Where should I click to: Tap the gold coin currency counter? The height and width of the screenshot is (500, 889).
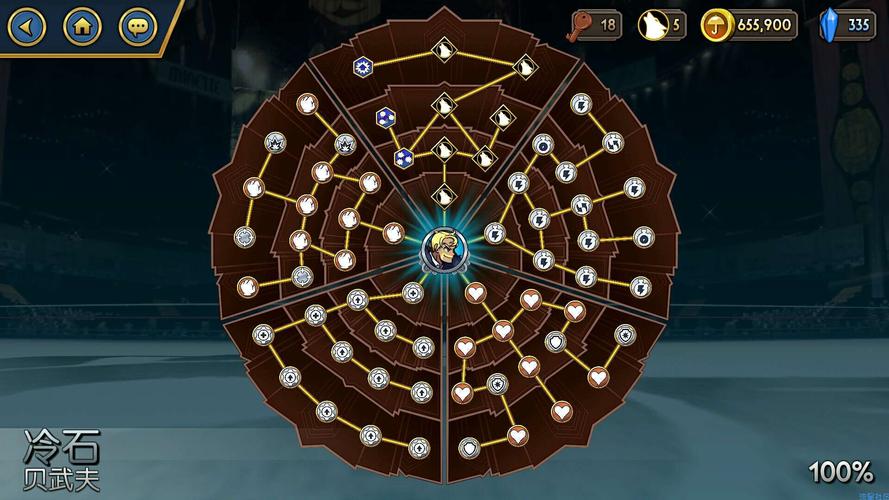[x=750, y=25]
